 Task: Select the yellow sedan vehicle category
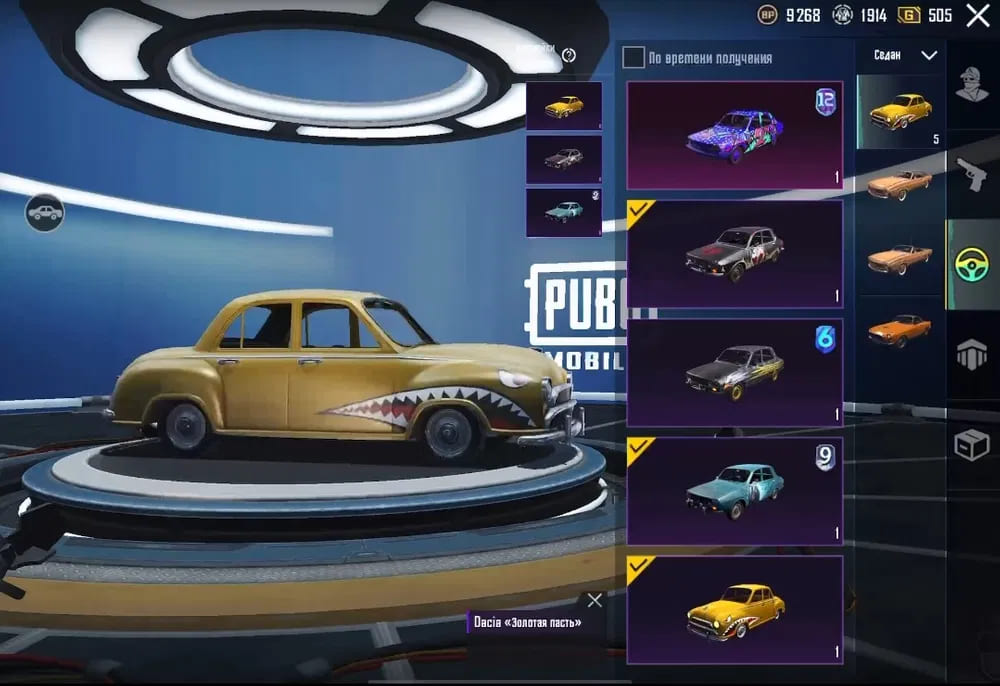[x=900, y=111]
